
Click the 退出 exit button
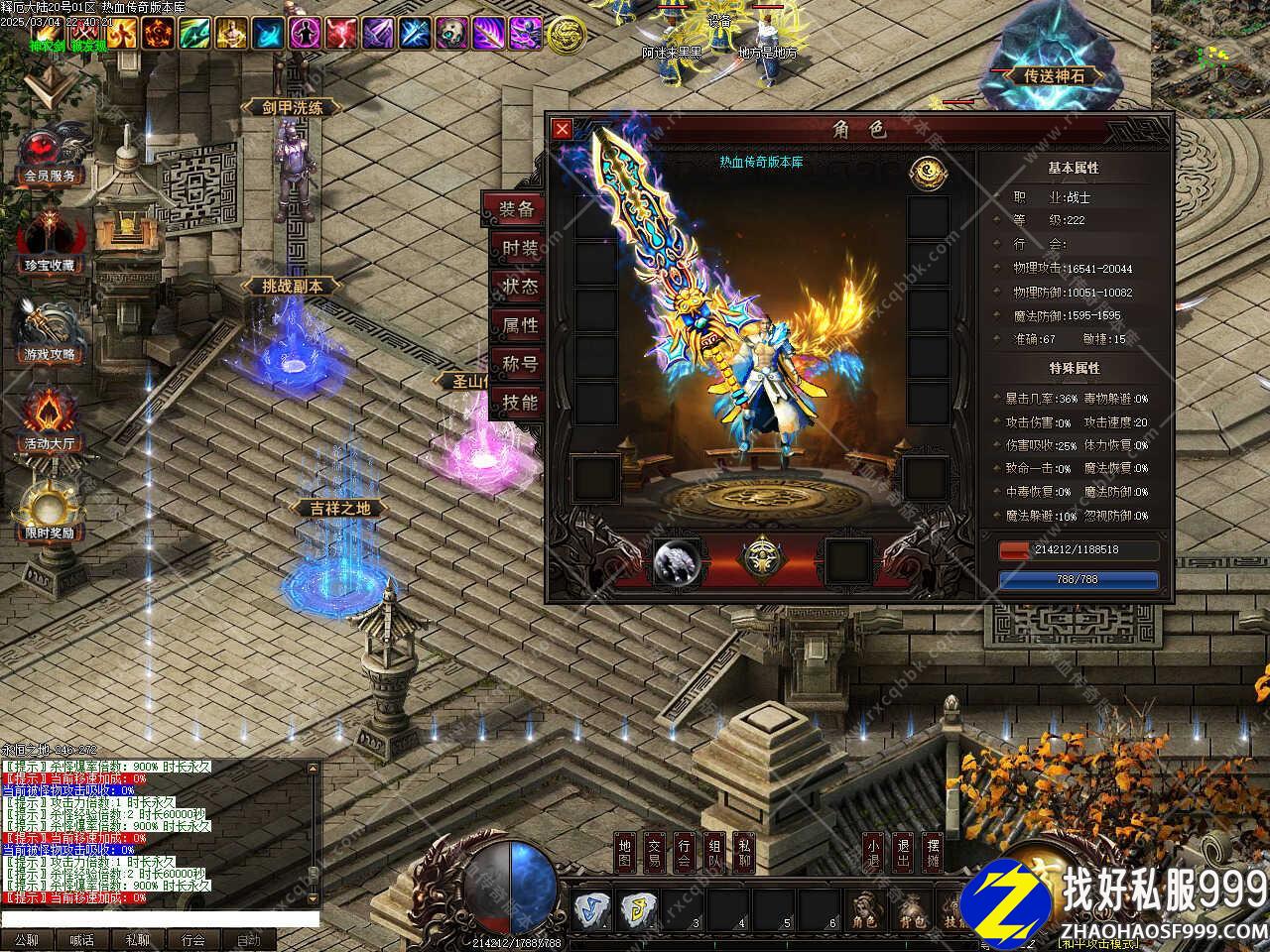tap(903, 855)
